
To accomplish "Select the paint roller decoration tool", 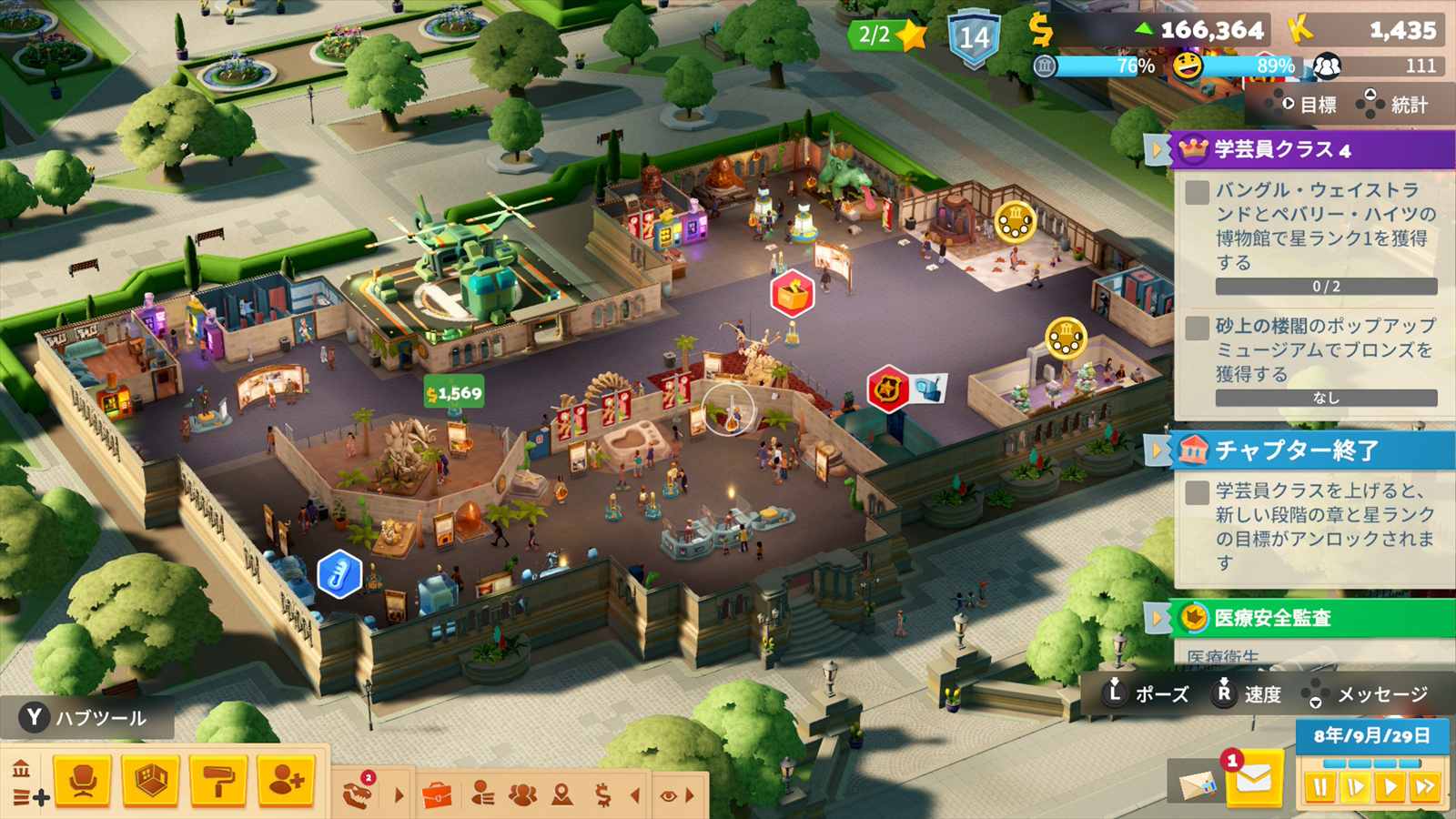I will click(217, 780).
